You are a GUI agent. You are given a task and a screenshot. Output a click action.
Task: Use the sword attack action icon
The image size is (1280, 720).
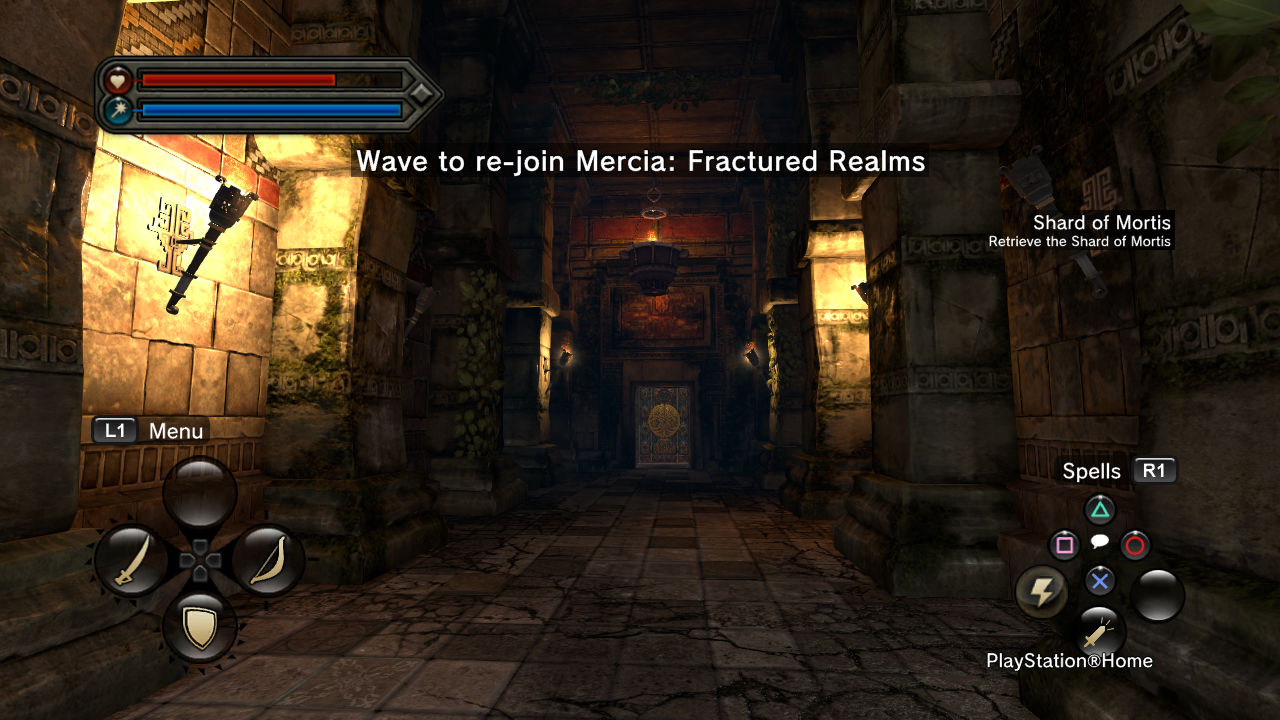tap(1100, 632)
